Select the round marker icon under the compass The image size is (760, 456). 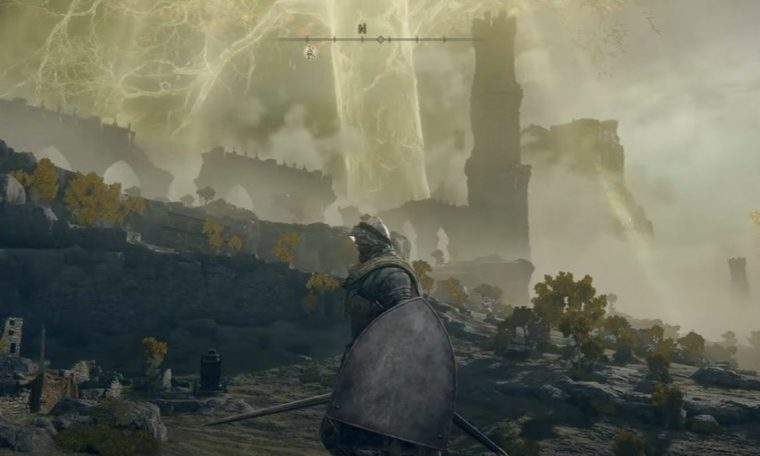coord(311,52)
